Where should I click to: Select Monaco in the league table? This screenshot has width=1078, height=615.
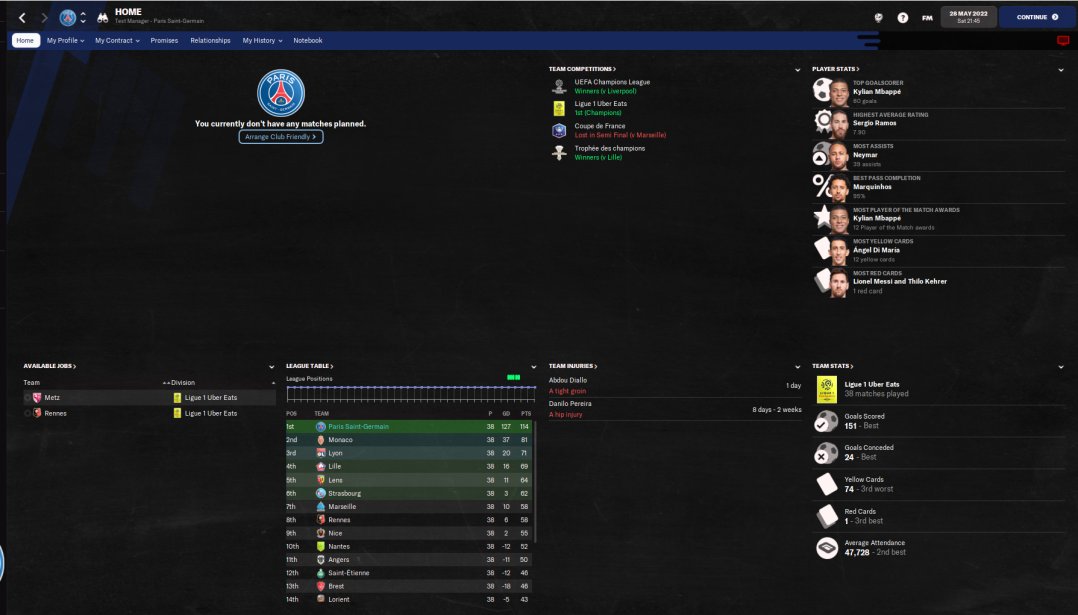click(340, 440)
